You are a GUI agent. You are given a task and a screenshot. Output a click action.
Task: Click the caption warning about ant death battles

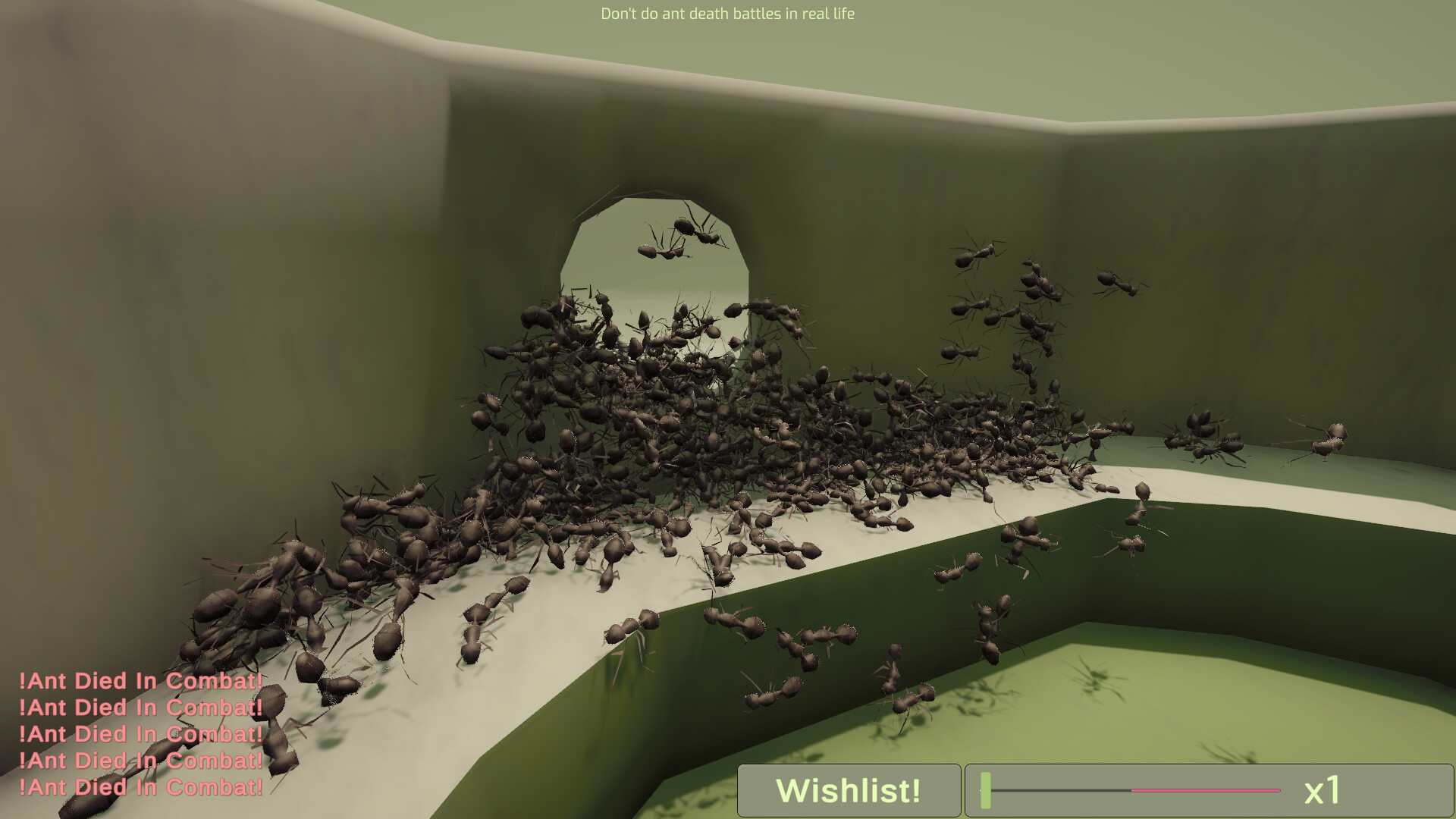click(727, 13)
